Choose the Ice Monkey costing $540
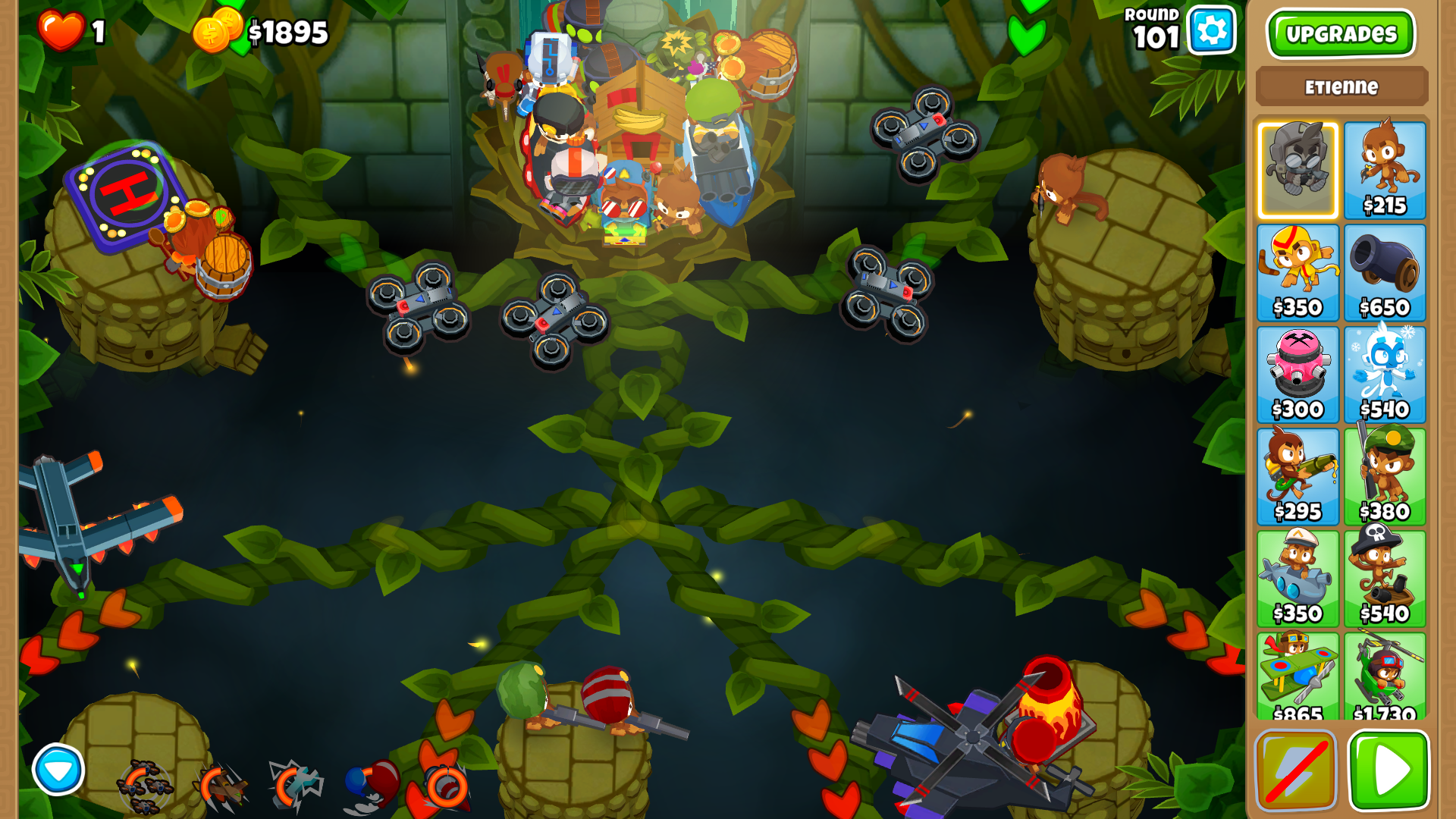The height and width of the screenshot is (819, 1456). [1385, 373]
